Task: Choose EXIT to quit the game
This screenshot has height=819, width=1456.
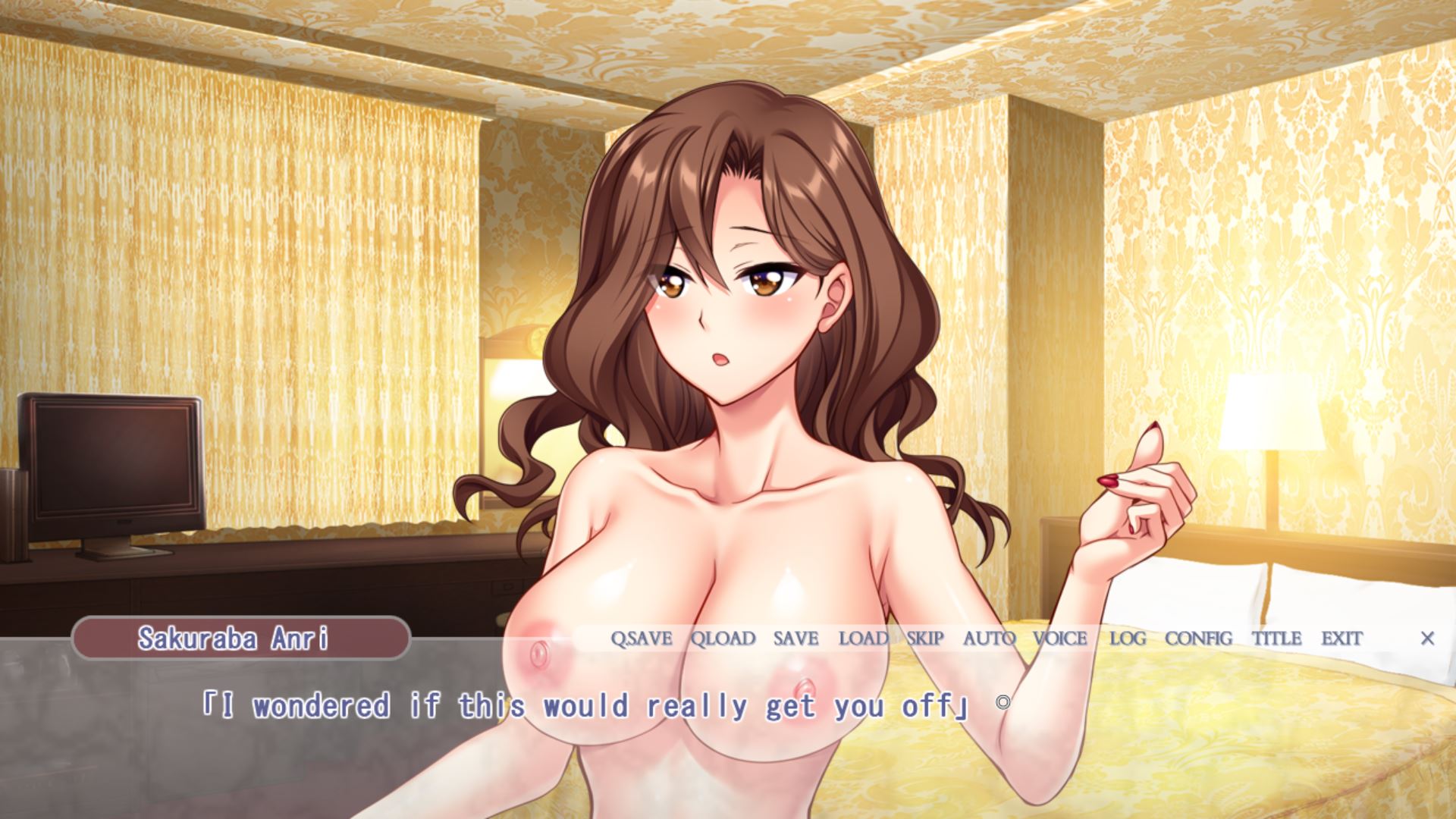Action: pyautogui.click(x=1341, y=639)
